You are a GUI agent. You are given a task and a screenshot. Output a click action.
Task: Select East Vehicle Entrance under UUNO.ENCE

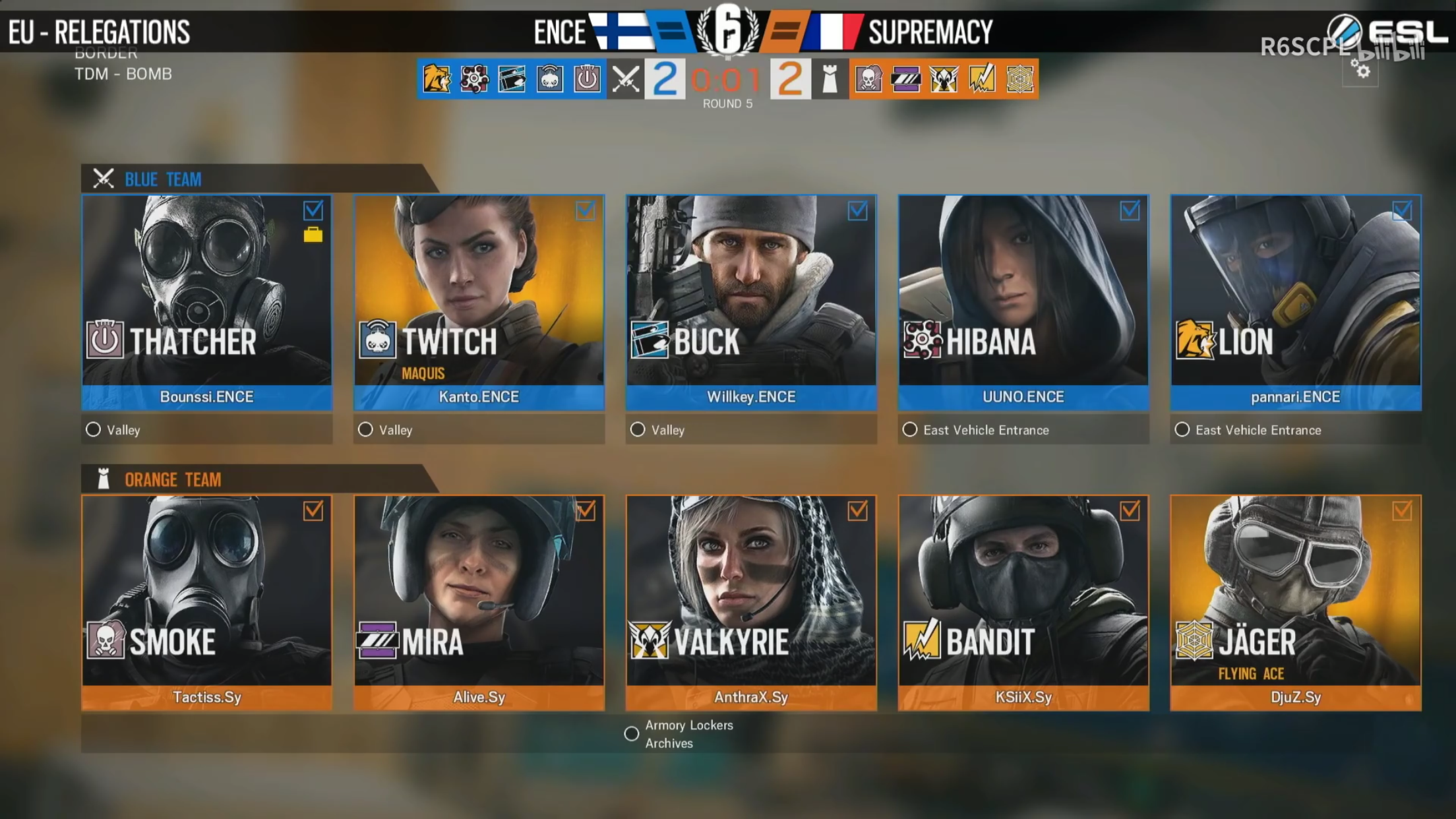[910, 430]
